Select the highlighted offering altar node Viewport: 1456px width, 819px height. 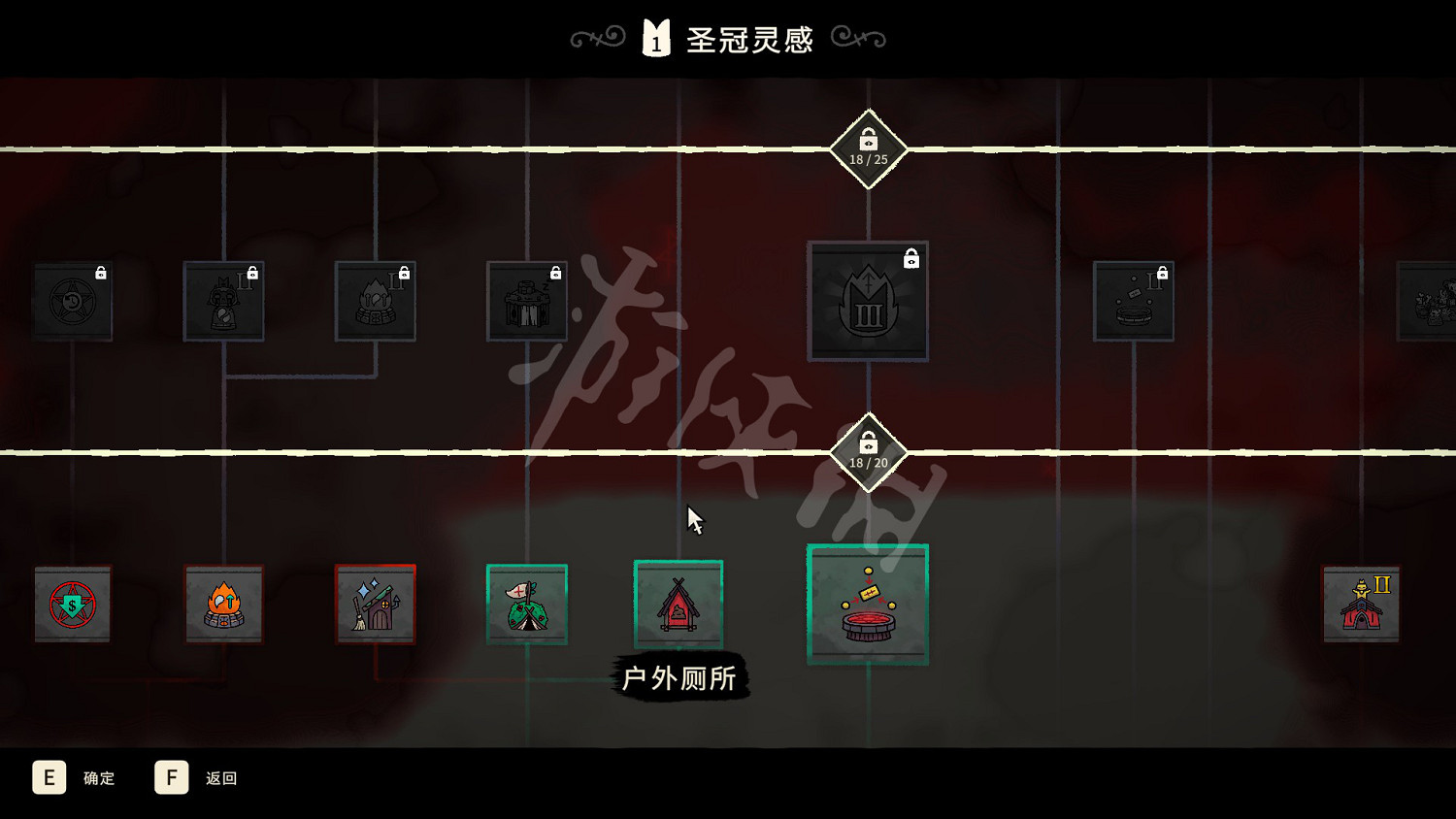(x=868, y=604)
